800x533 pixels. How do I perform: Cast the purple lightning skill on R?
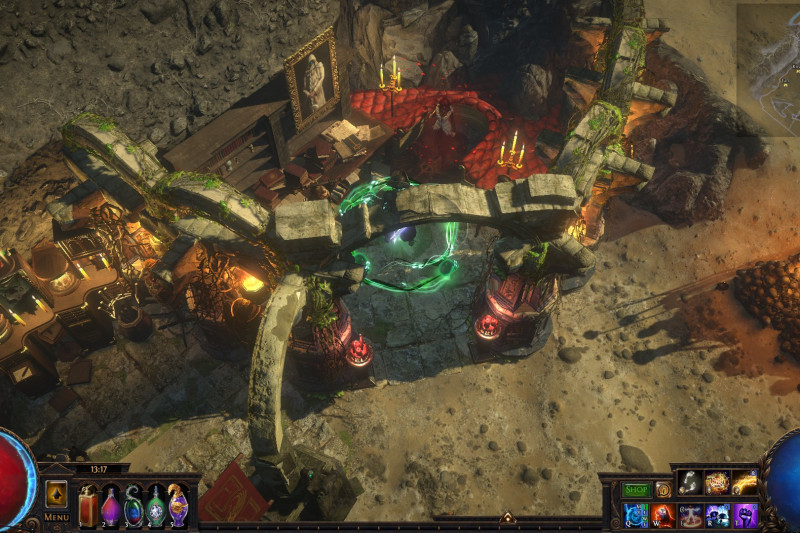717,515
